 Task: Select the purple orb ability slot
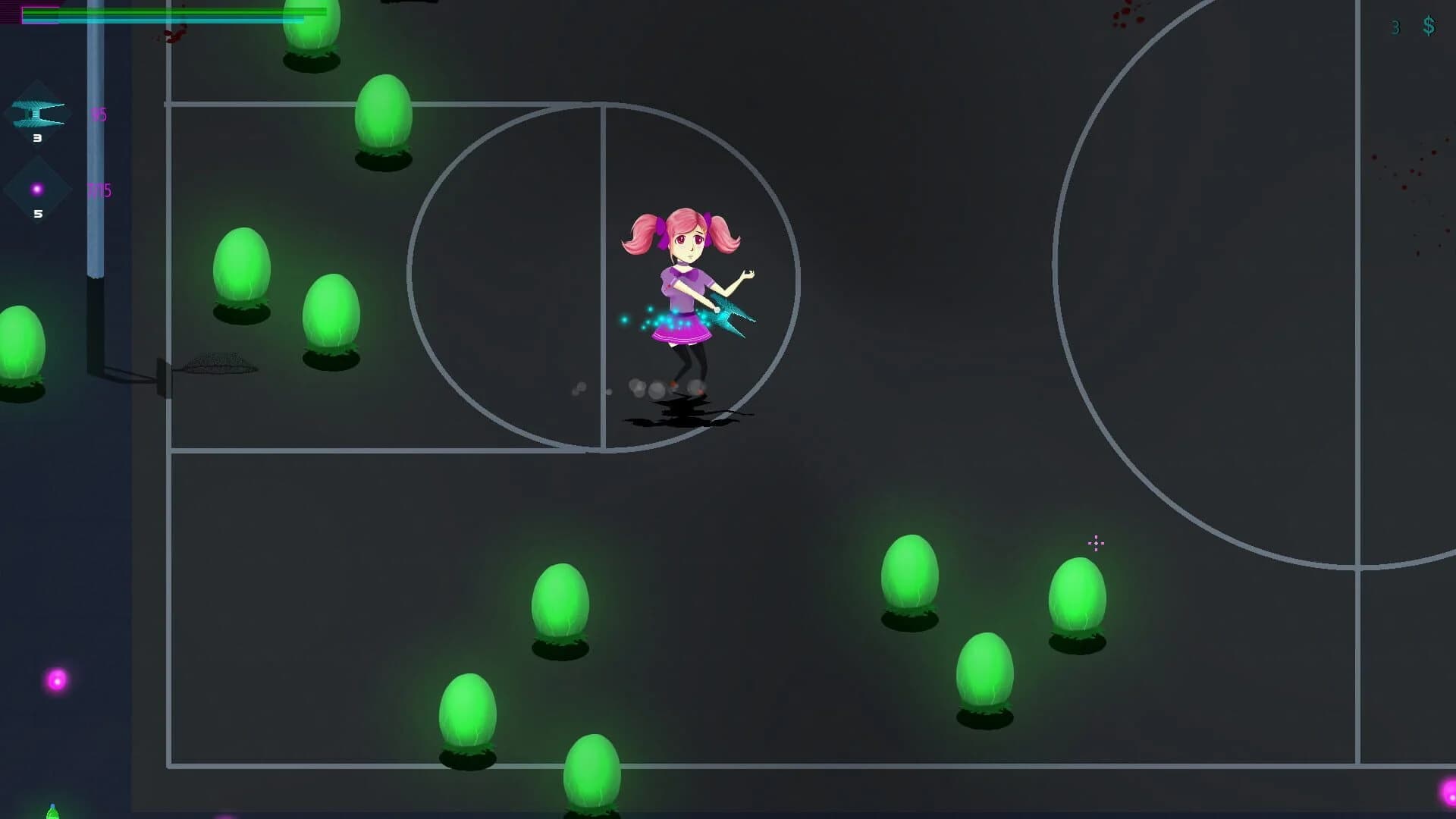(x=37, y=190)
